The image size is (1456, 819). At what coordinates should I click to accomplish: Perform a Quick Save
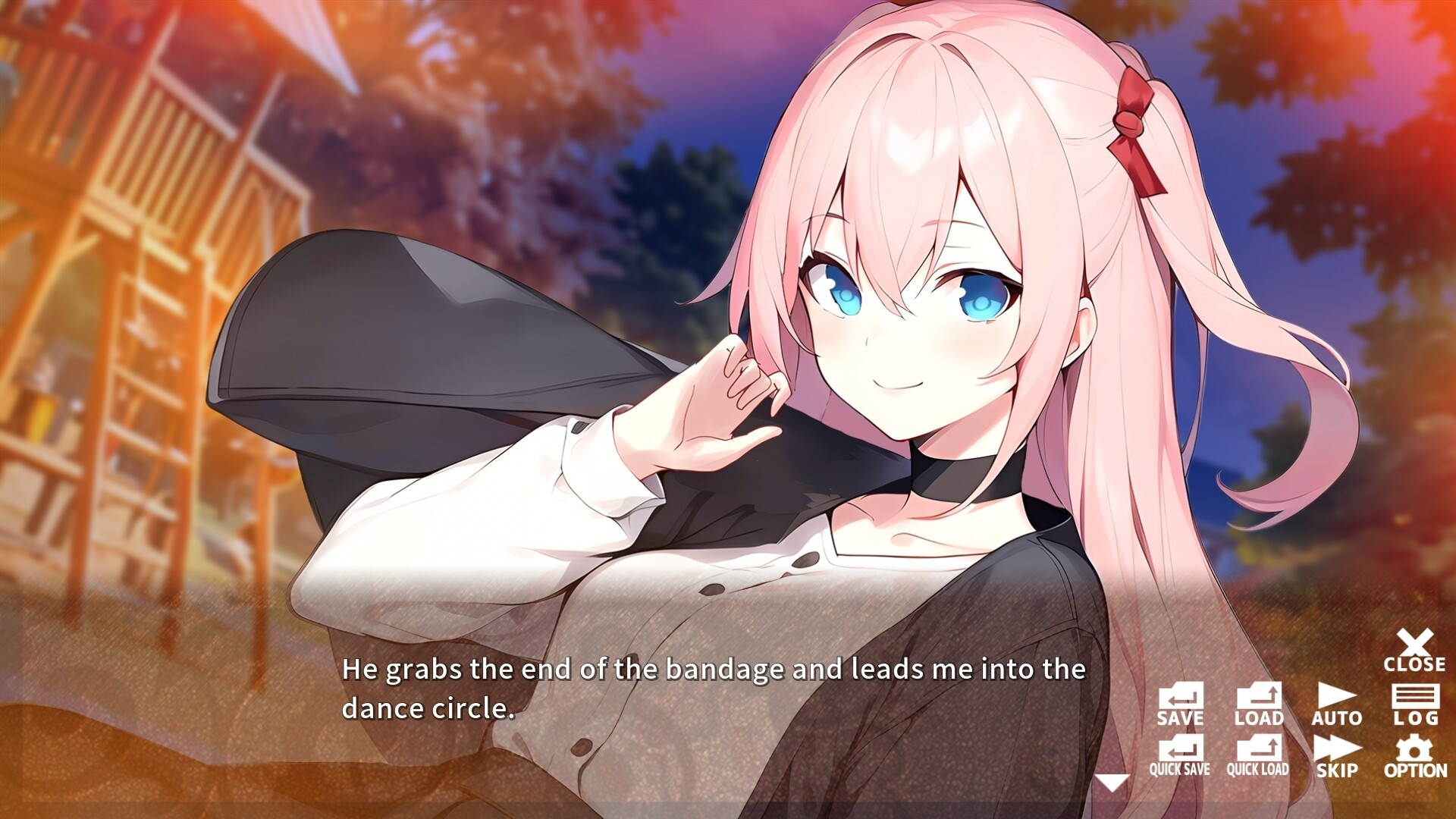coord(1180,756)
